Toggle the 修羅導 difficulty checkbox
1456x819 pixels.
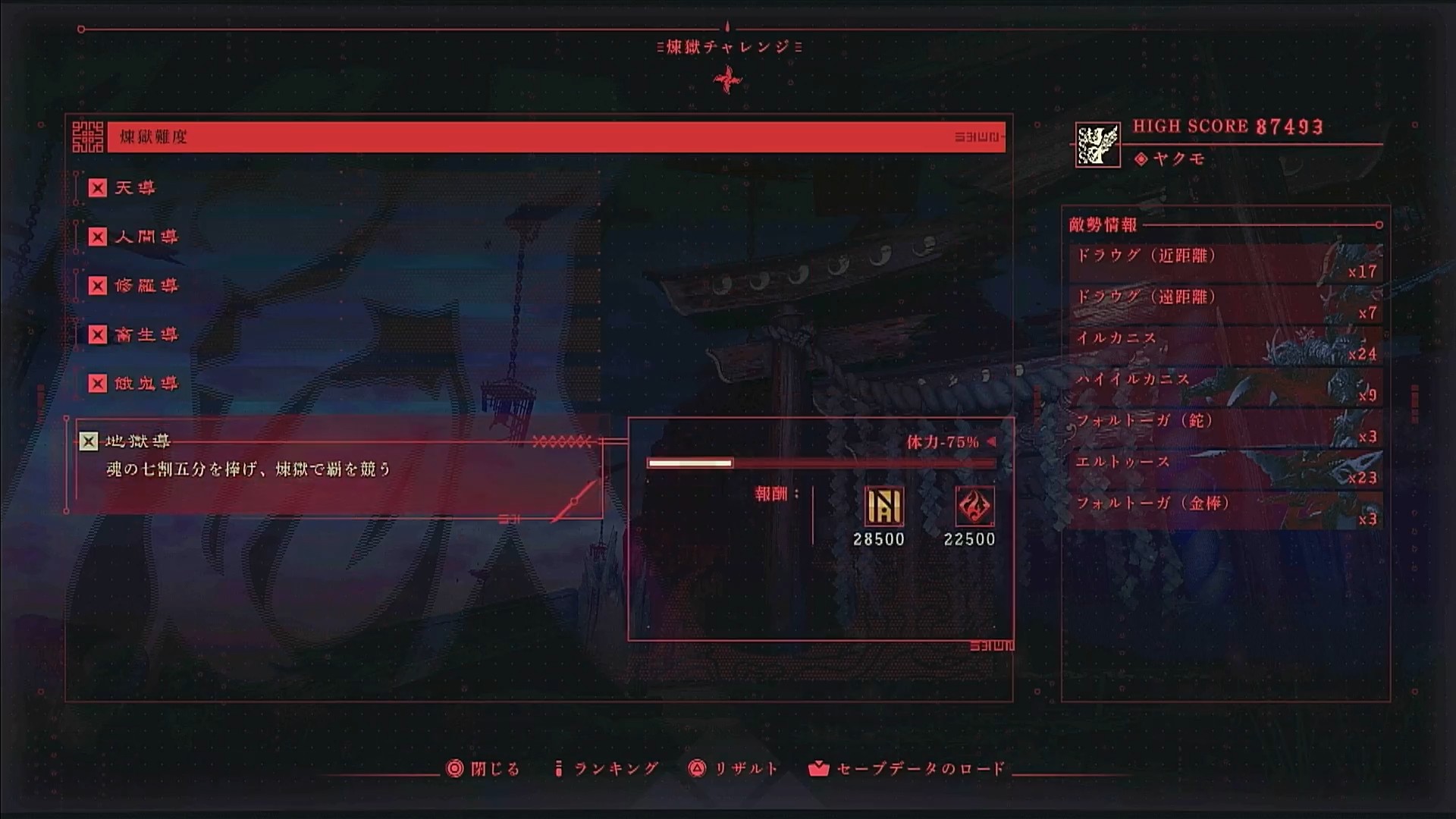pos(98,286)
